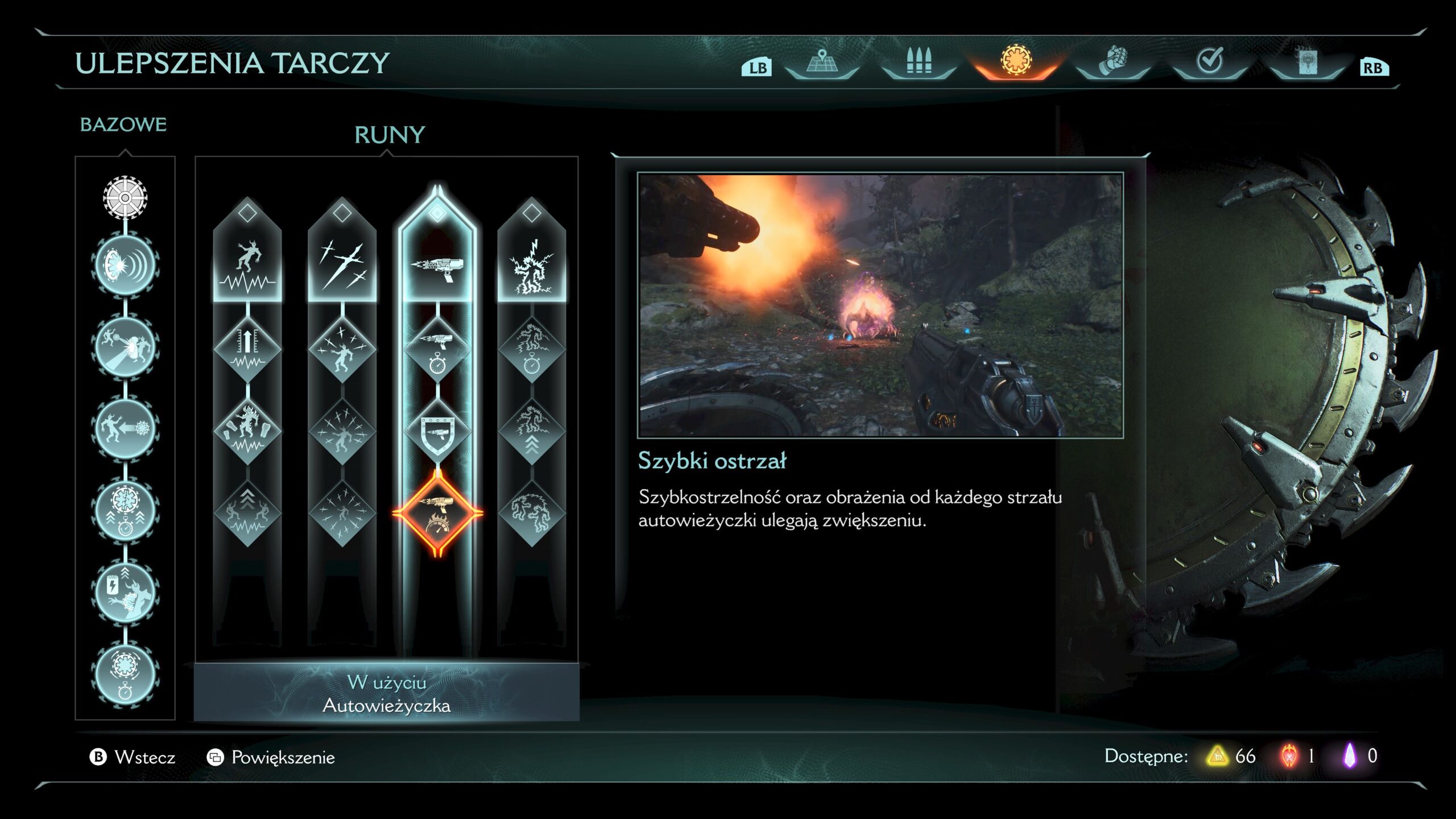The height and width of the screenshot is (819, 1456).
Task: Click the W użyciu Autowieżyczka bar
Action: (x=387, y=693)
